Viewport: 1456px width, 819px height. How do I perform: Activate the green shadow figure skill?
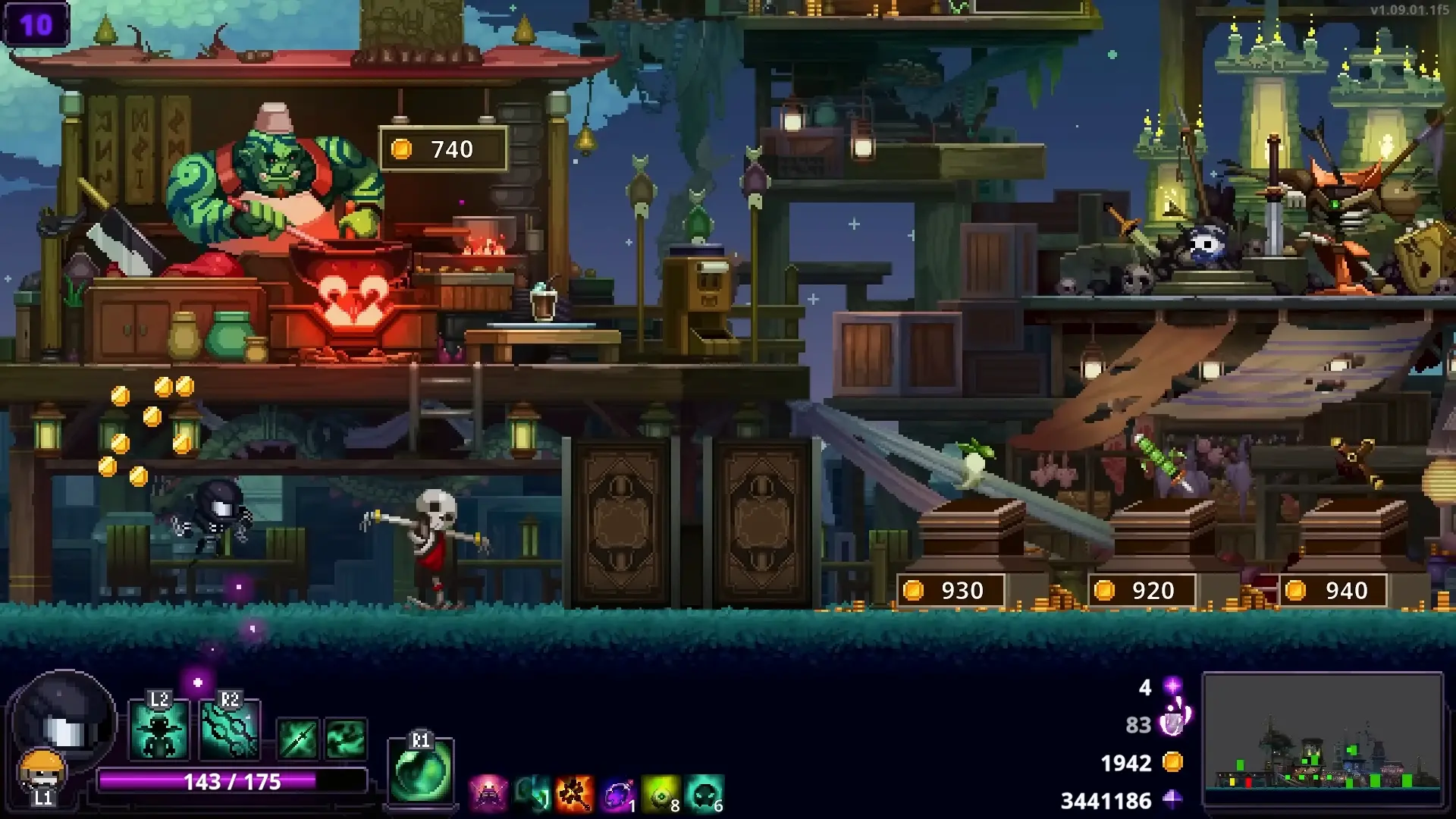click(x=159, y=732)
